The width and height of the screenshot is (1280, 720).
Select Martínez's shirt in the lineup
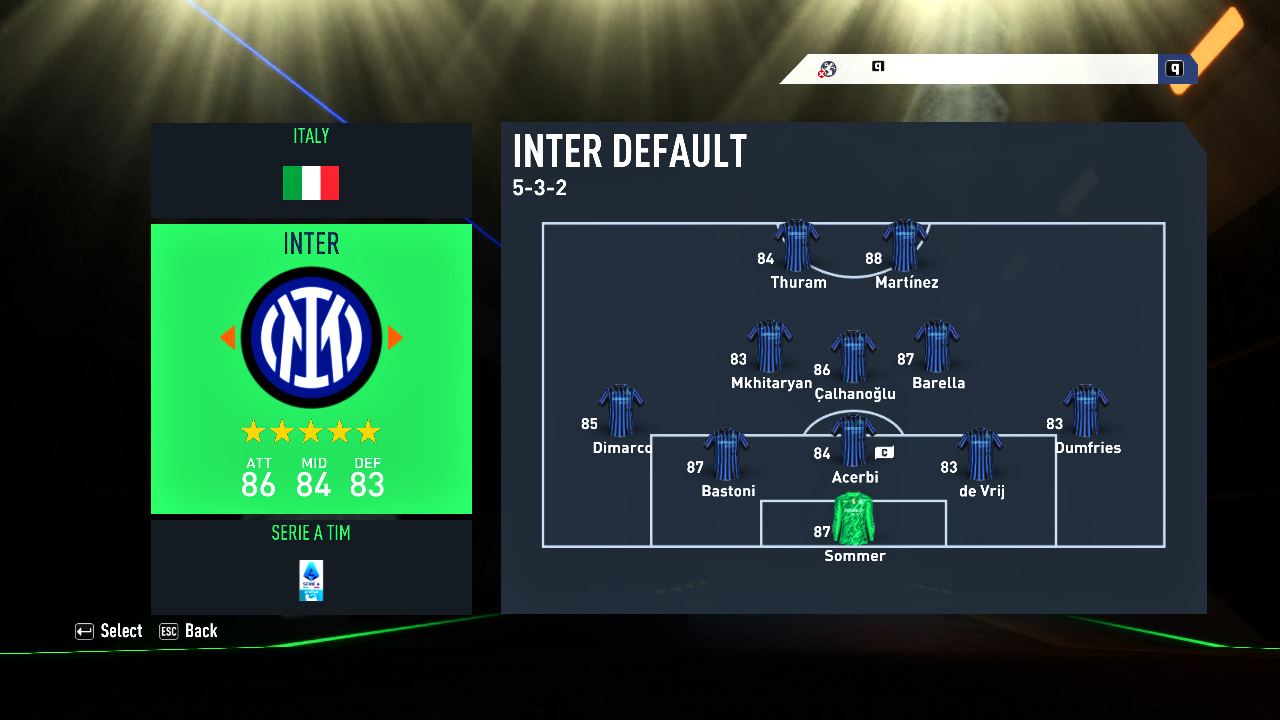click(x=905, y=246)
